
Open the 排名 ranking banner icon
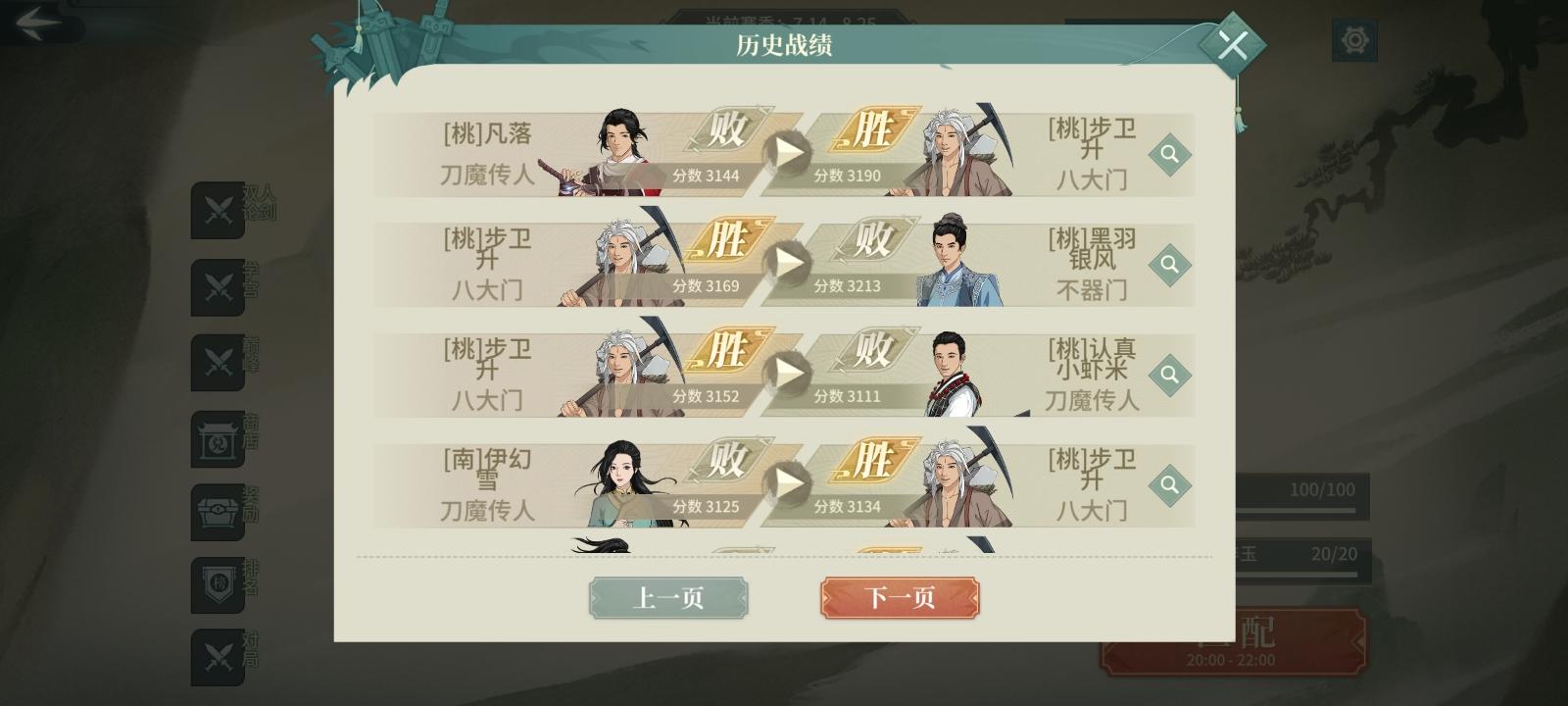(218, 585)
